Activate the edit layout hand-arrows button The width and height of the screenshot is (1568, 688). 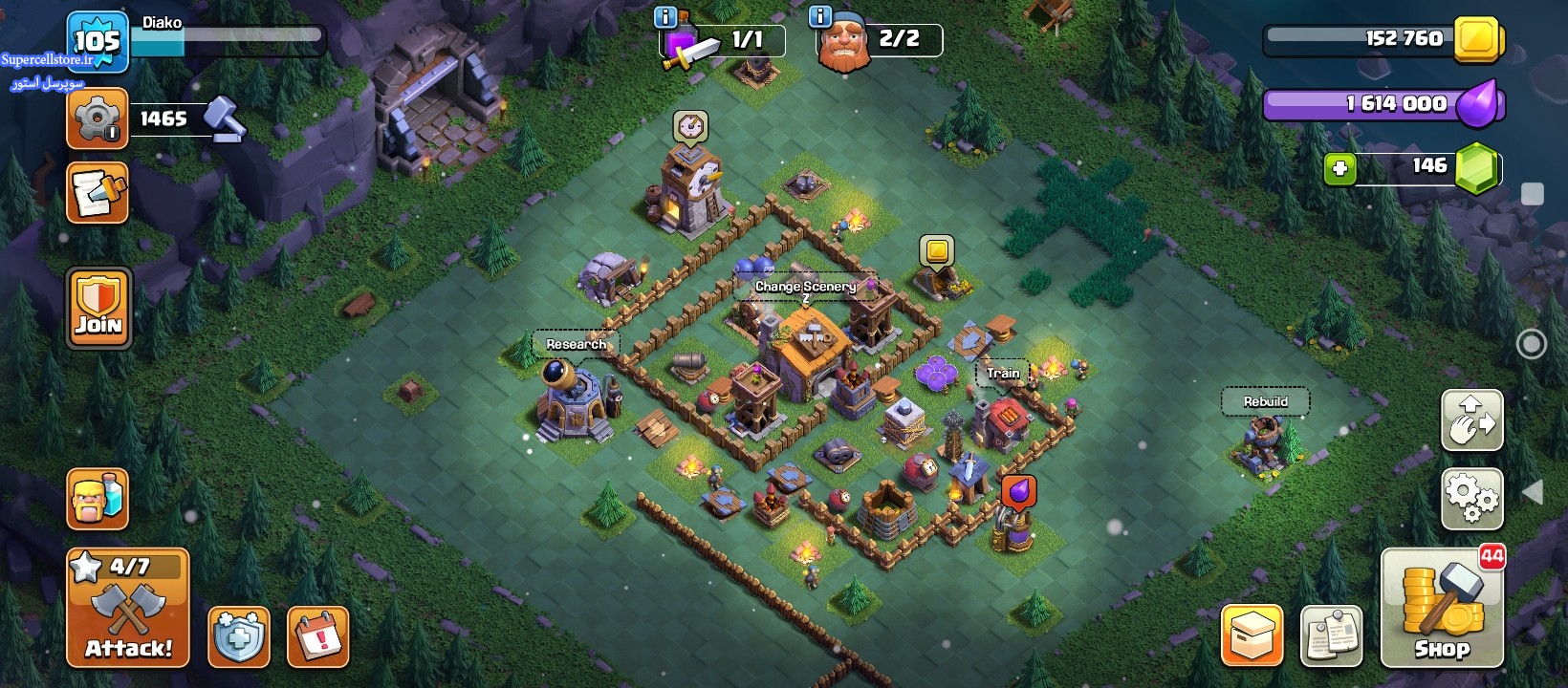[1471, 420]
